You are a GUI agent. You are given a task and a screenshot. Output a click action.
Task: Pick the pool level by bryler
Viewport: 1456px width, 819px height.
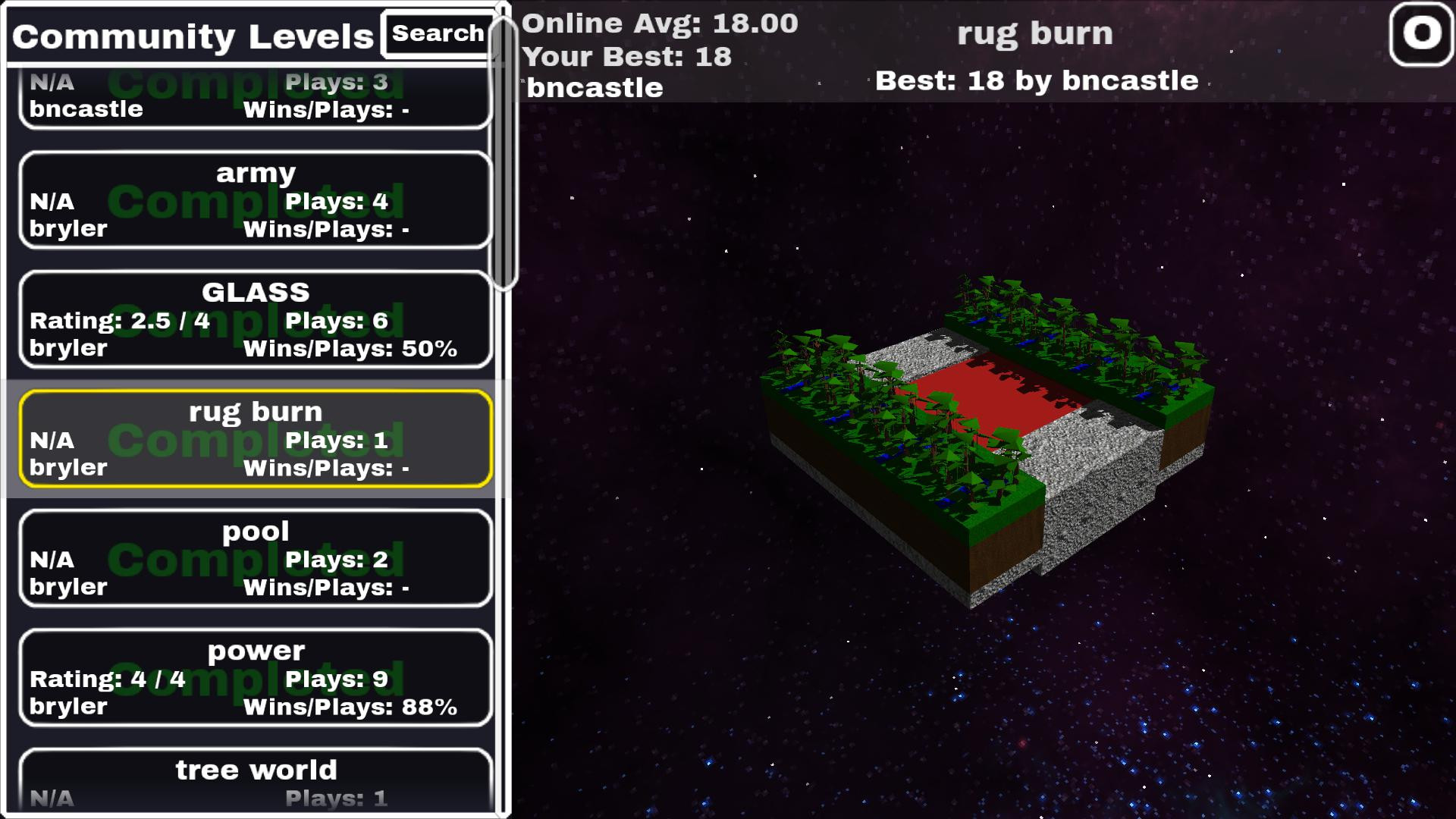[256, 558]
